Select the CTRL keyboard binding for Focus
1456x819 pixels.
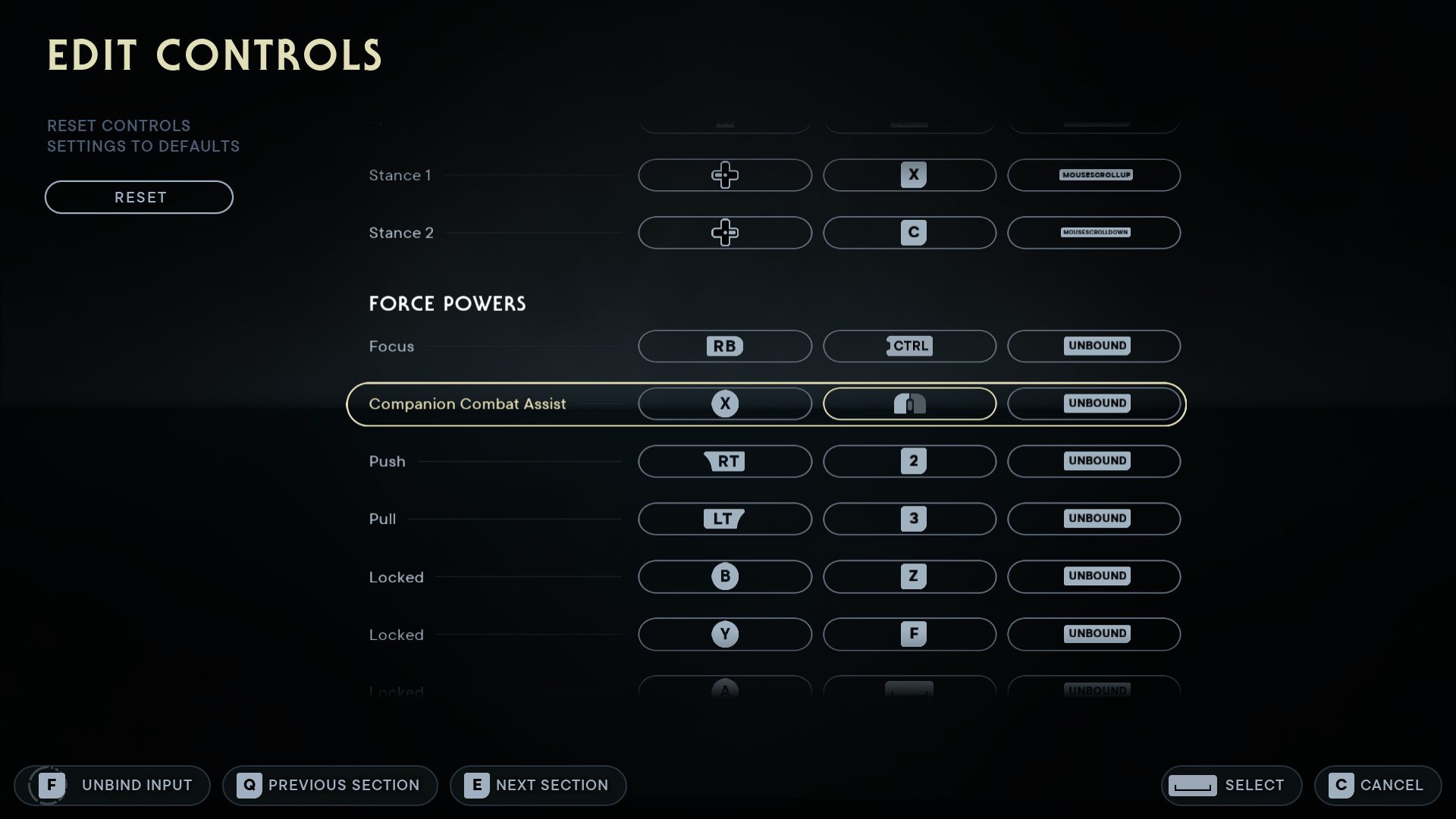[909, 346]
